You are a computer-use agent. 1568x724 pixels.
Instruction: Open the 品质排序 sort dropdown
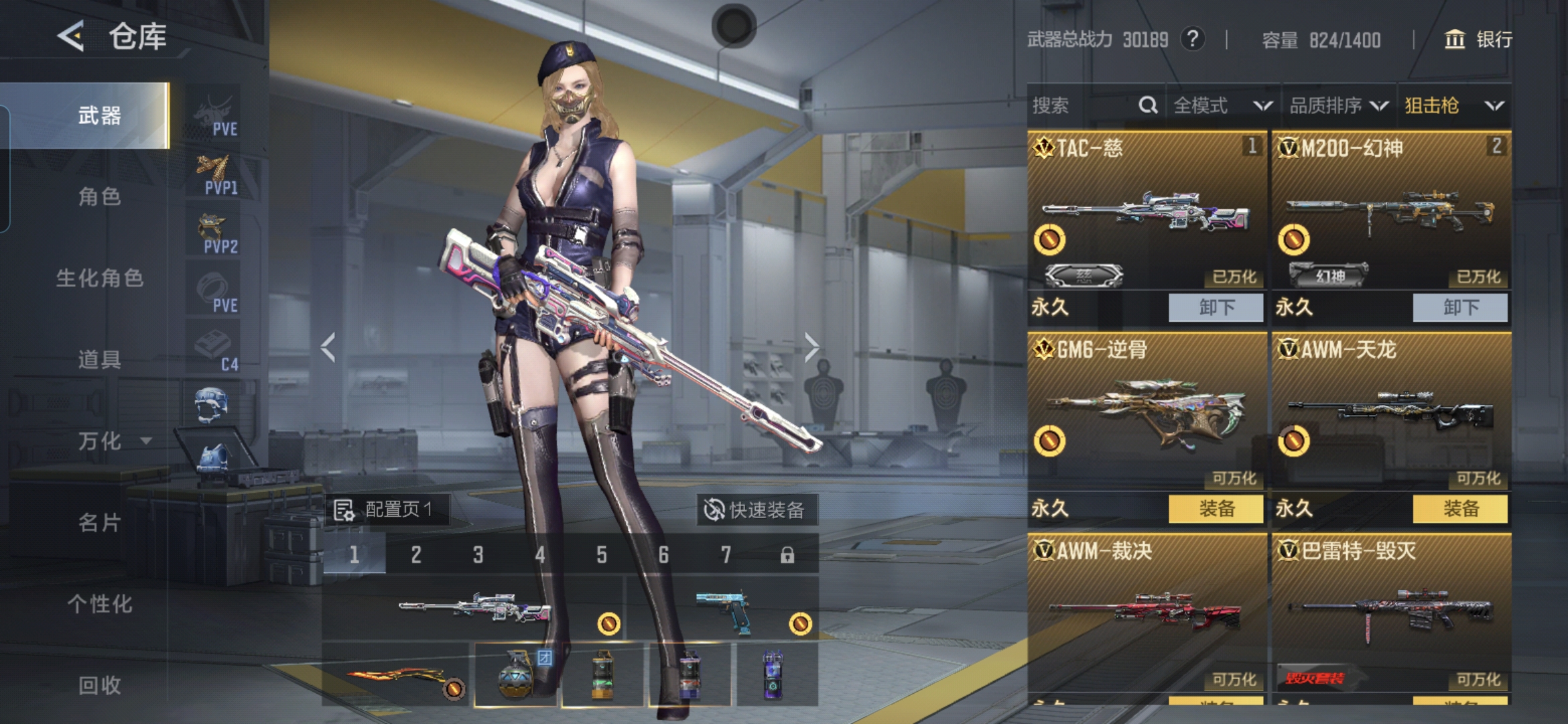coord(1338,105)
